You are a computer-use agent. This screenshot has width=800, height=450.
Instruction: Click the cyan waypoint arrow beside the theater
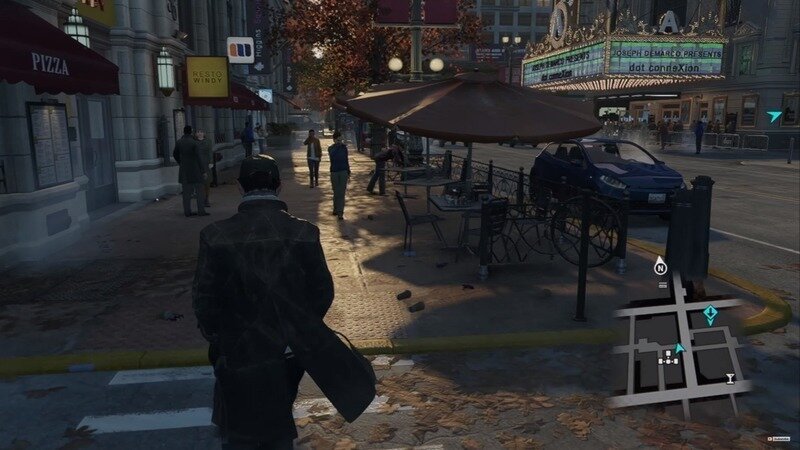coord(774,116)
